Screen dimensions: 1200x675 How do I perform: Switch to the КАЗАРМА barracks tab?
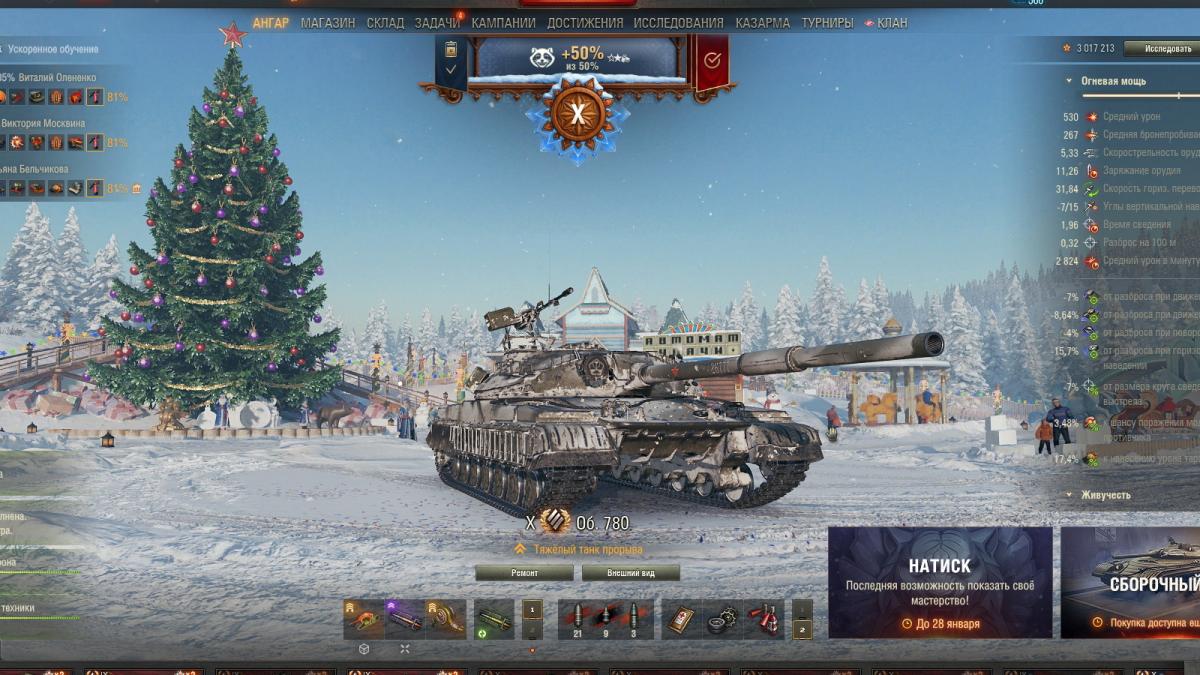pos(762,23)
